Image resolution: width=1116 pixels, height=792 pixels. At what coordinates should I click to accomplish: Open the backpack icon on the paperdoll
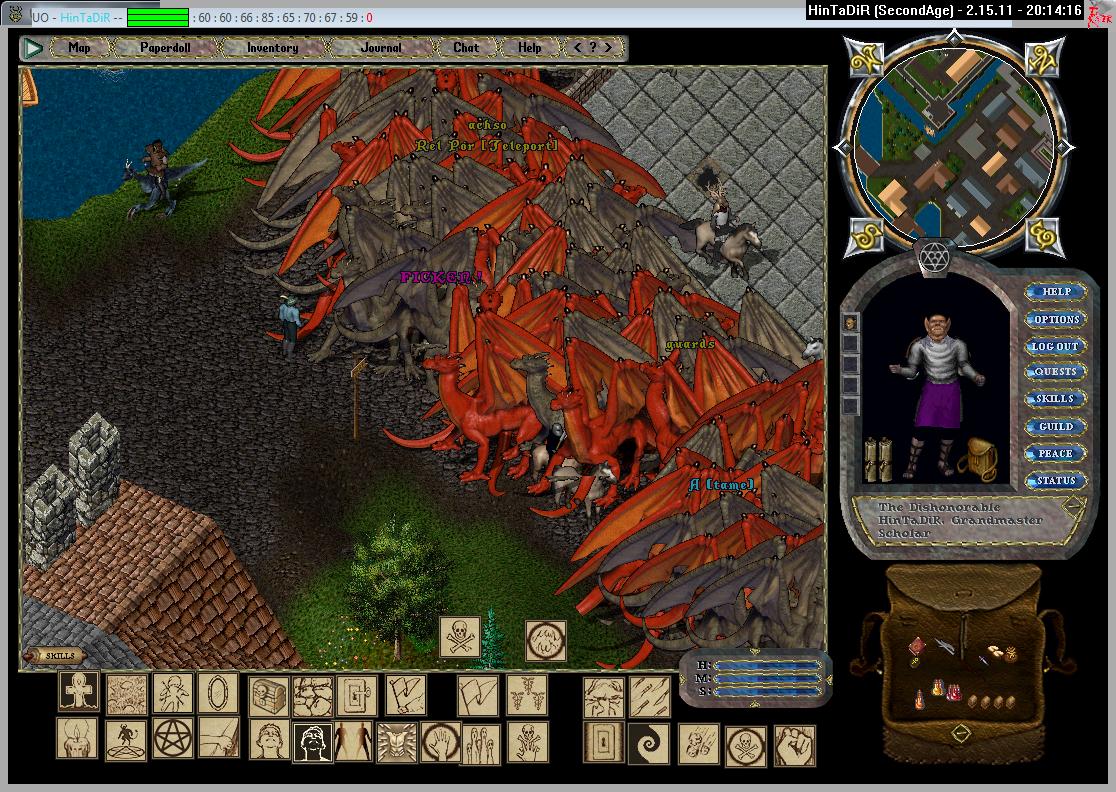(x=977, y=461)
